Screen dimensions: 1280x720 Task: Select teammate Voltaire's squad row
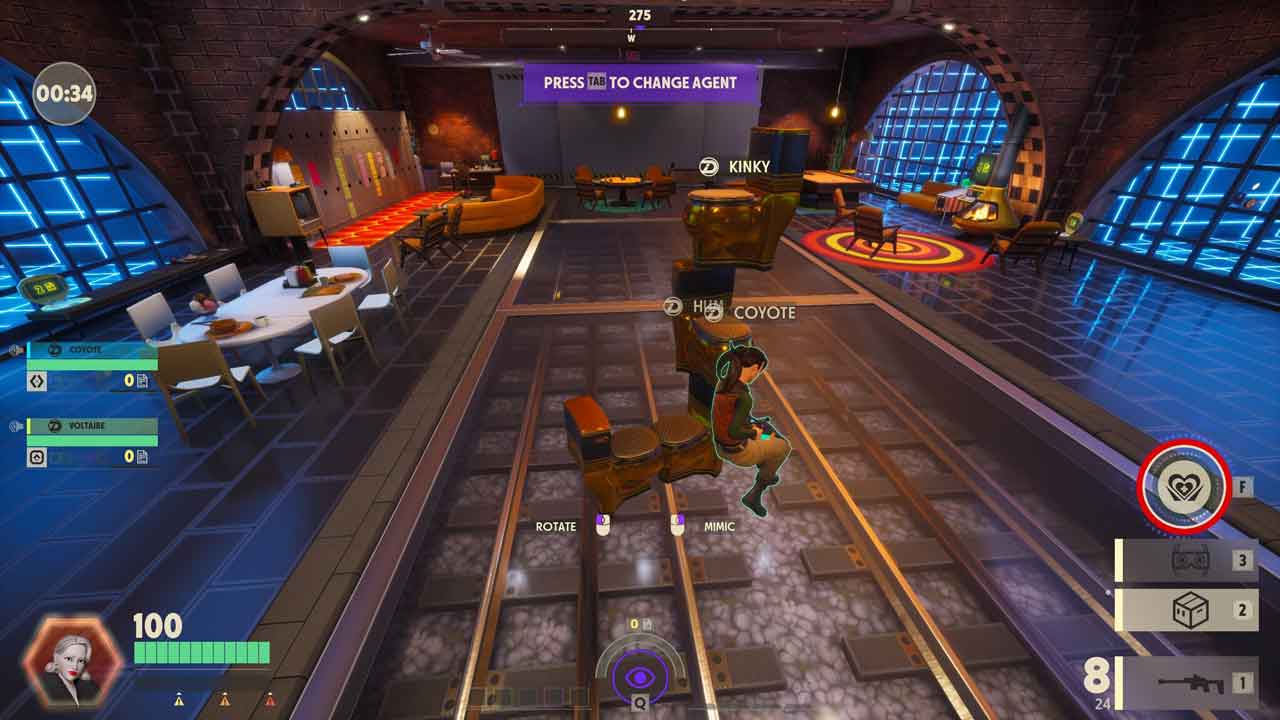[x=91, y=441]
